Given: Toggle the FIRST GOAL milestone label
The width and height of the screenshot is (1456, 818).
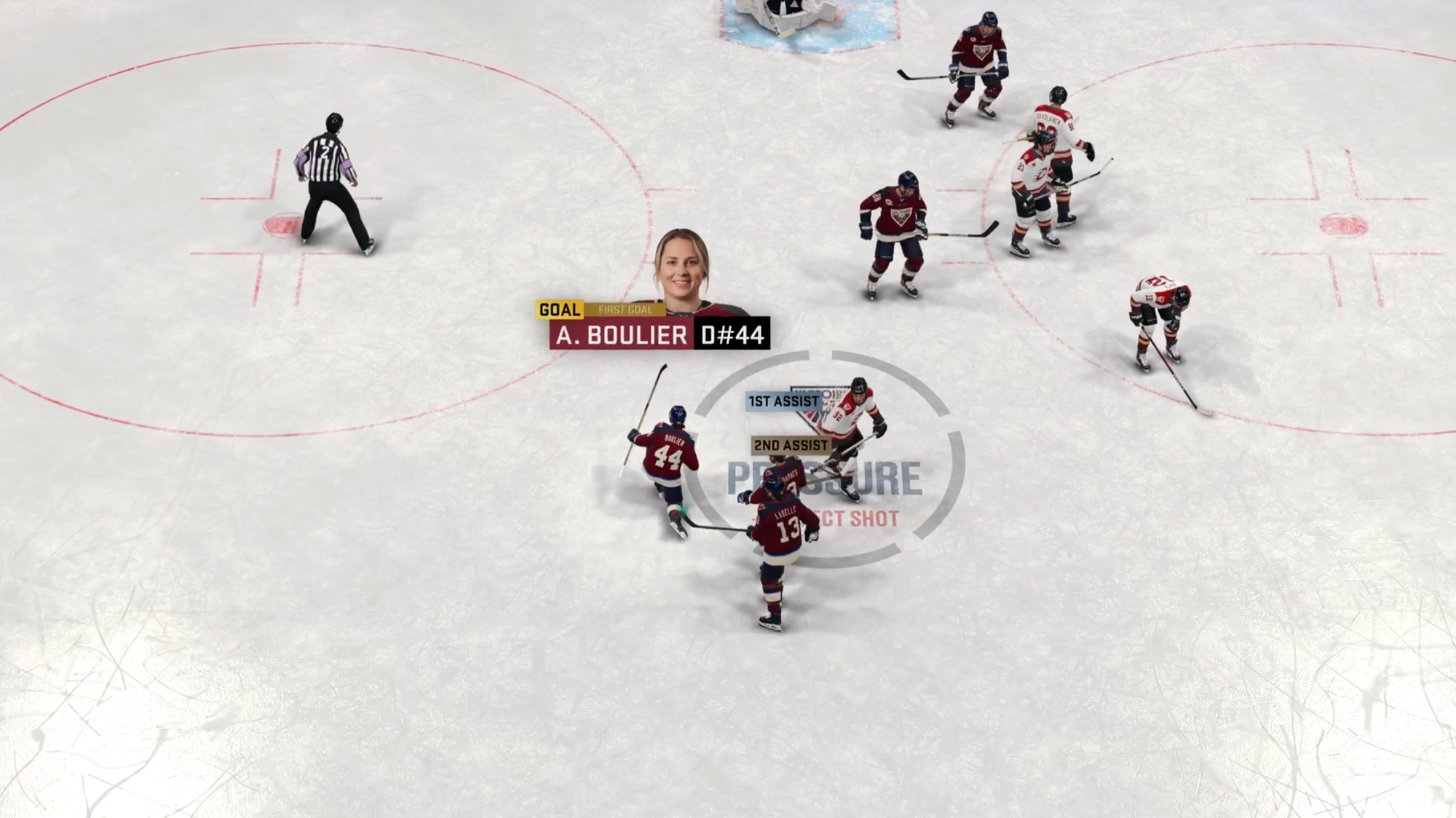Looking at the screenshot, I should [628, 309].
